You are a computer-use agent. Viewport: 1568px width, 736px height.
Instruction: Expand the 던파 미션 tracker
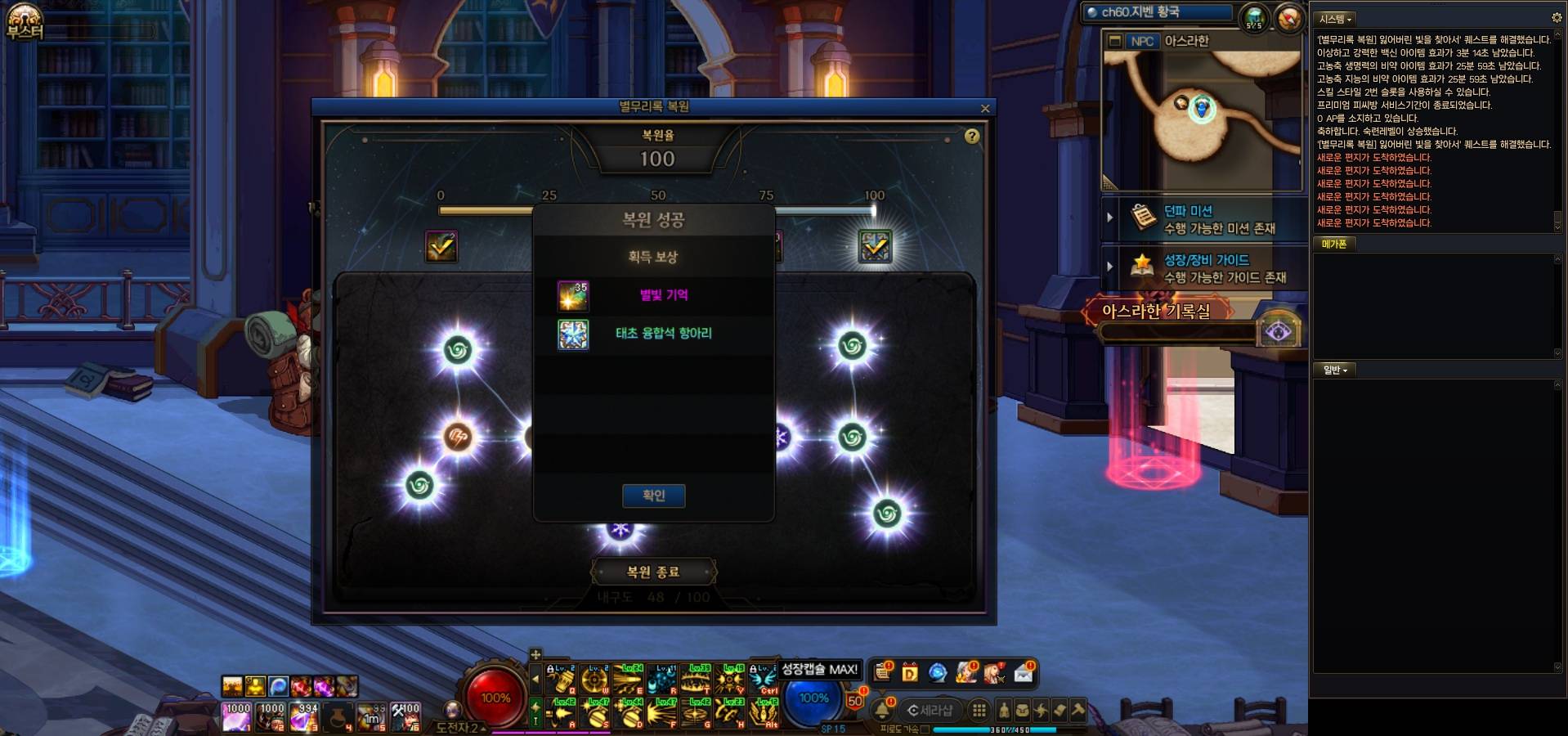(1109, 218)
